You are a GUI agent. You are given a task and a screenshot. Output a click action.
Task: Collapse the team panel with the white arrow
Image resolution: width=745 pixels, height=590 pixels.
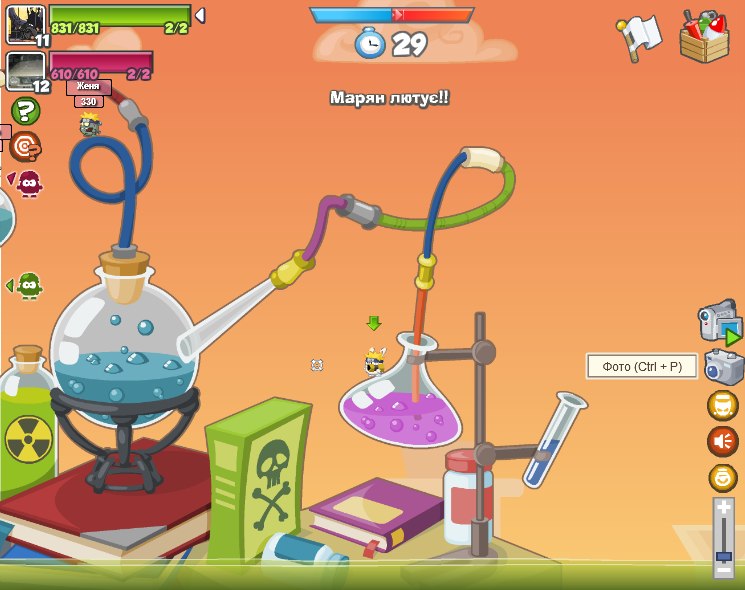[x=200, y=16]
